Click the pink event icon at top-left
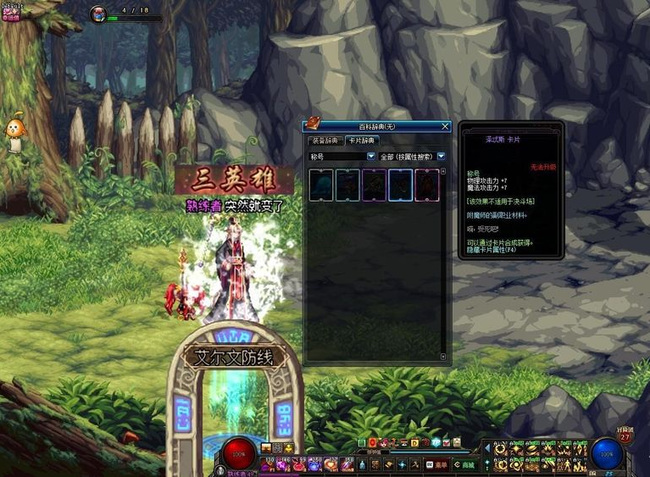650x477 pixels. click(x=10, y=14)
